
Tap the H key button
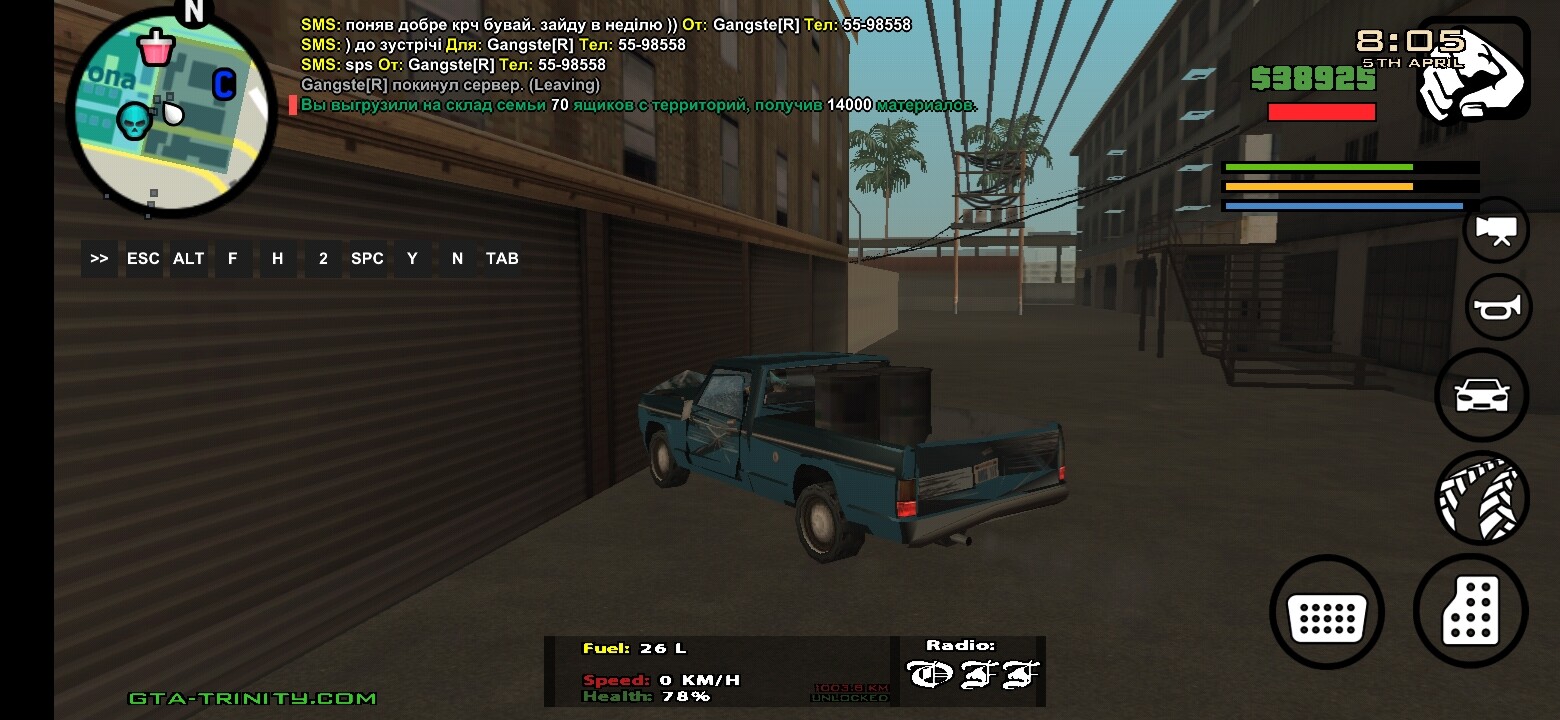tap(277, 258)
